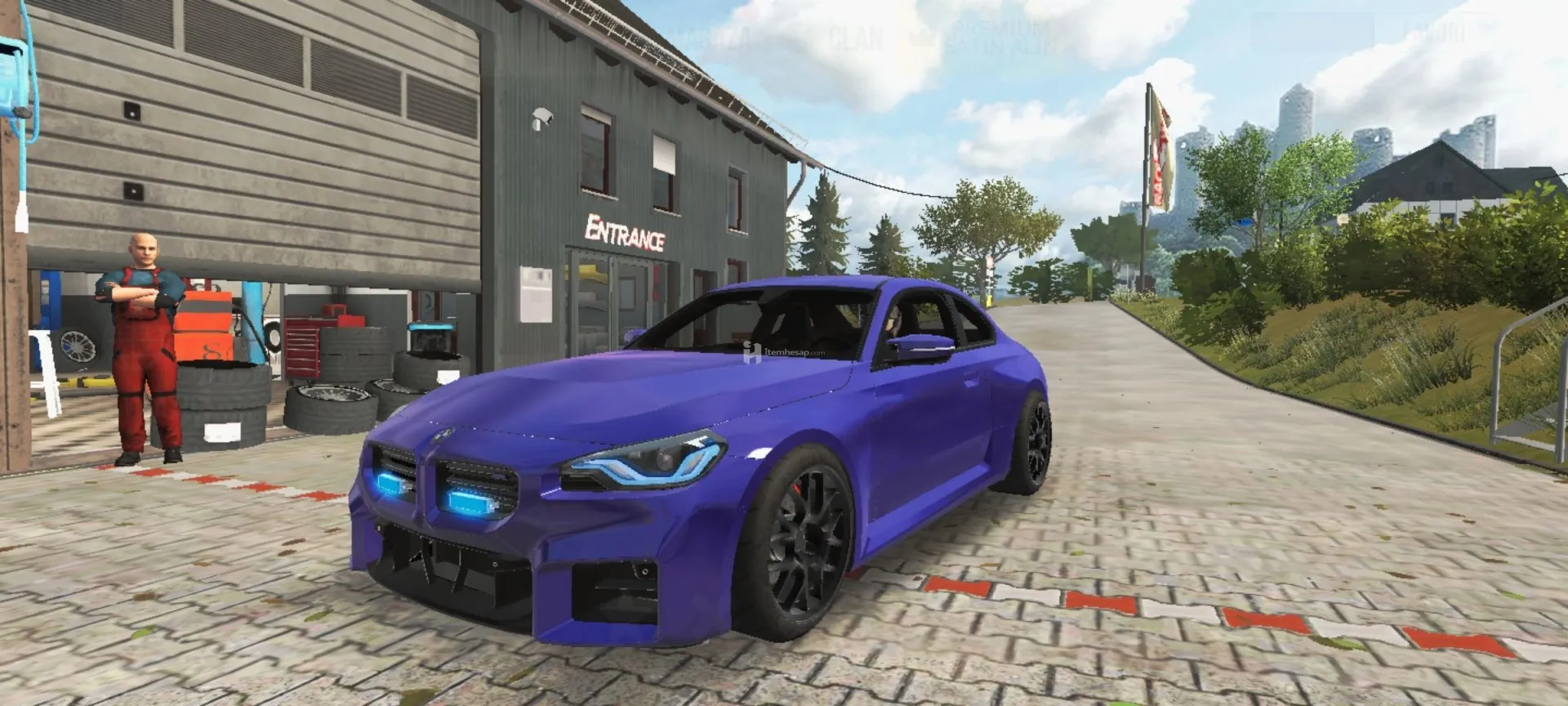Open the faded Mağaza shop menu
Screen dimensions: 1568x706
pyautogui.click(x=709, y=38)
